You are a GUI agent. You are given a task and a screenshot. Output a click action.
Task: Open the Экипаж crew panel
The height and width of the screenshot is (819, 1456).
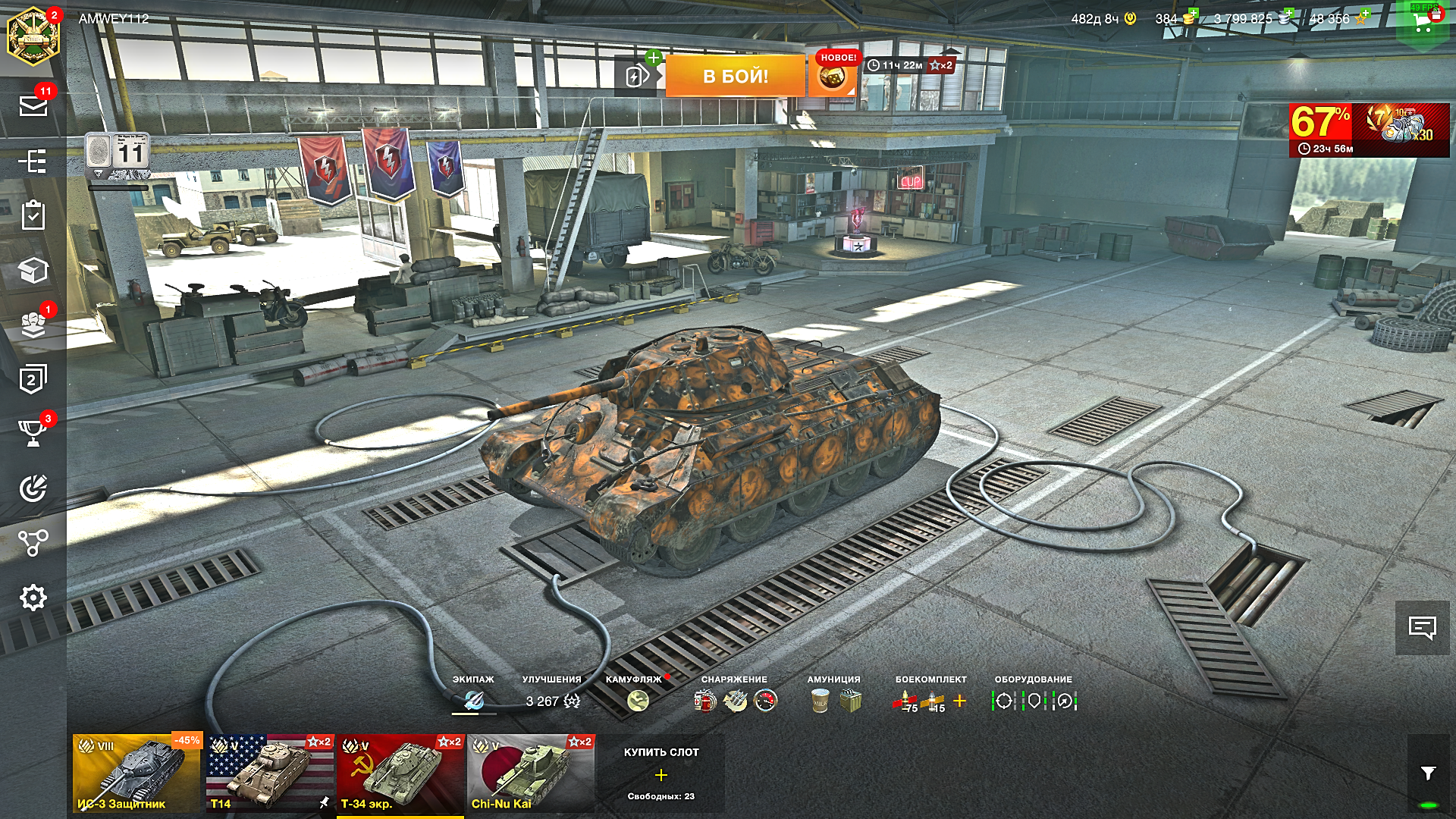(x=473, y=700)
